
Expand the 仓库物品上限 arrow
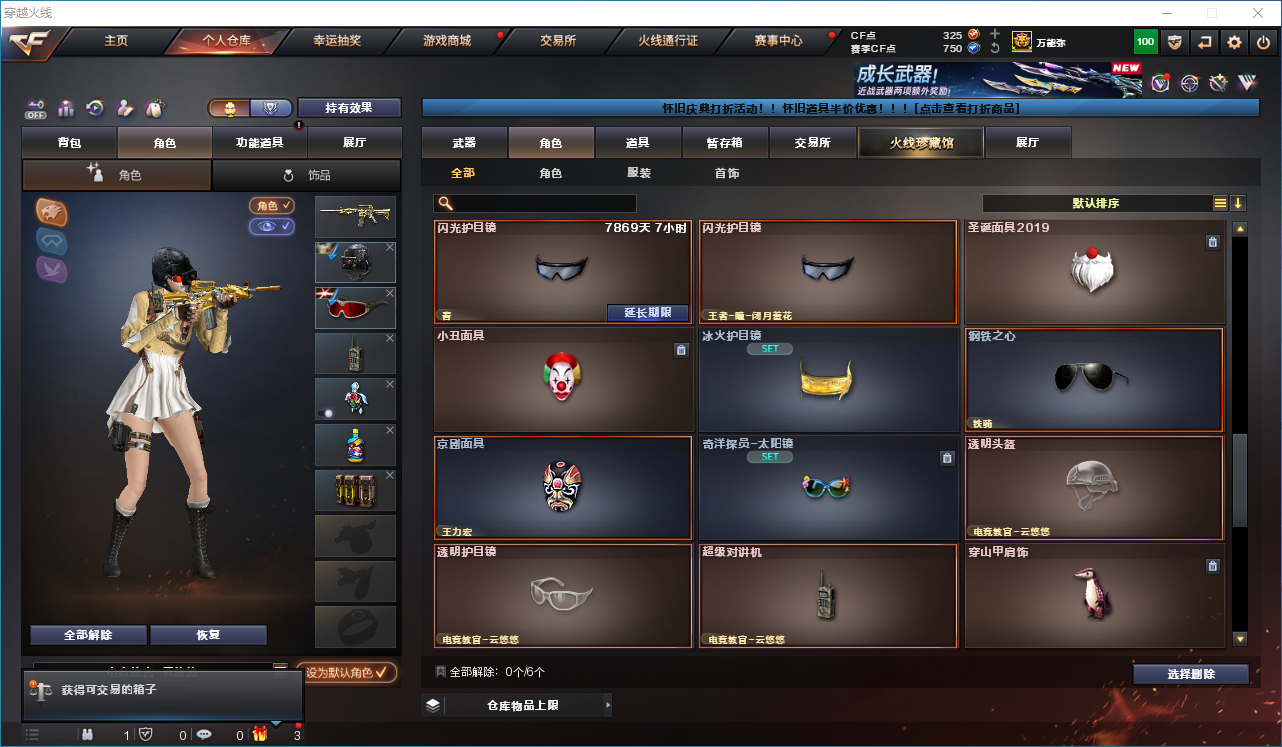point(608,705)
